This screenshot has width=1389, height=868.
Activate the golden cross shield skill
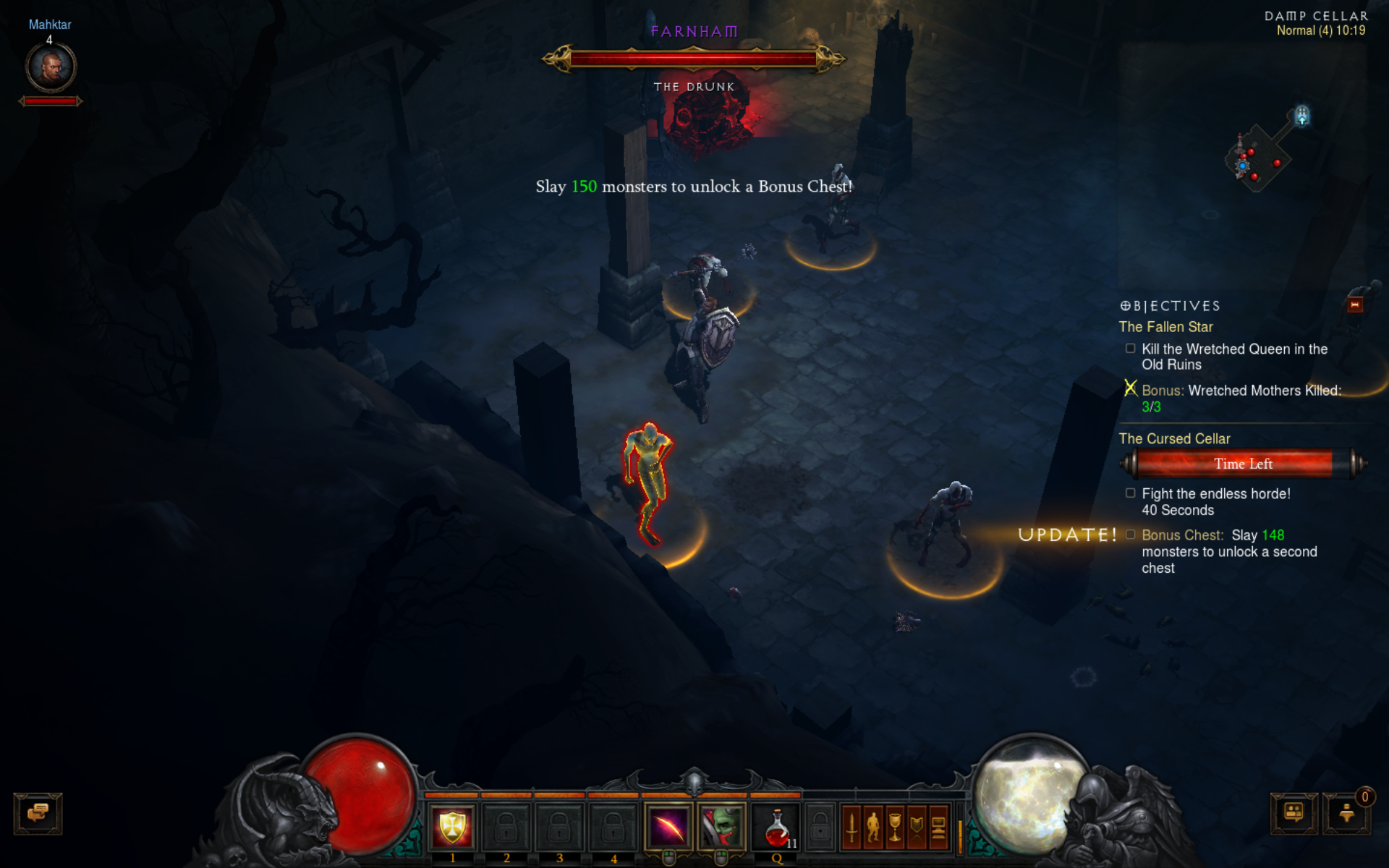pyautogui.click(x=452, y=827)
